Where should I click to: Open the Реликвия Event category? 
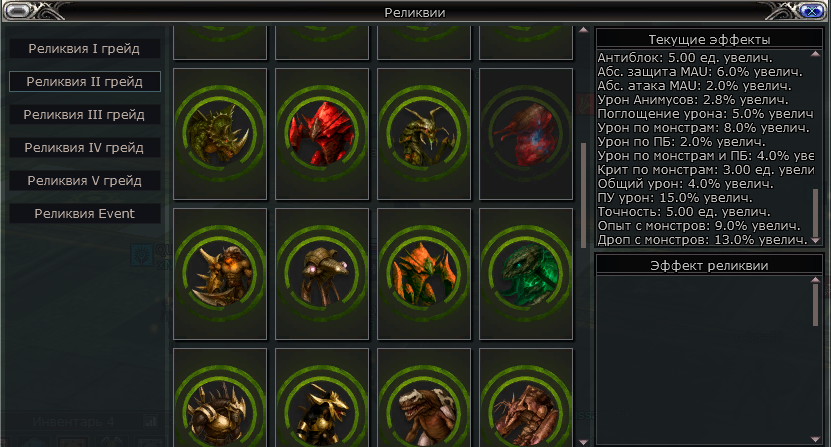tap(84, 213)
